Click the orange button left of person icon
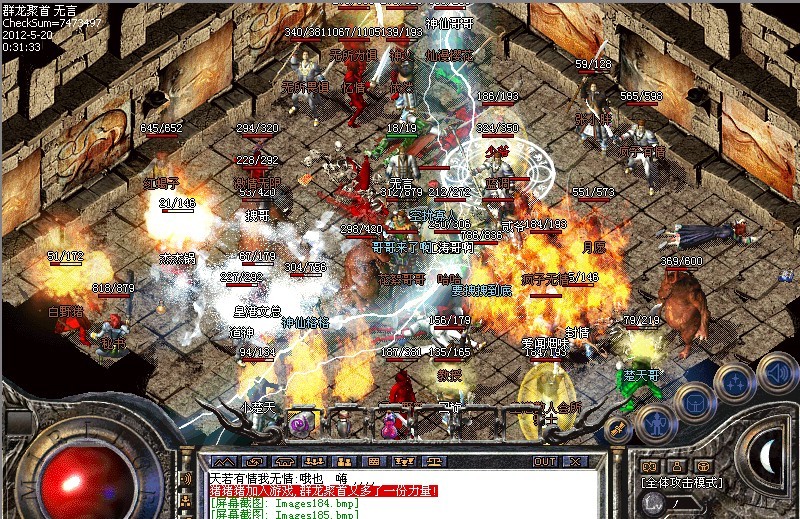800x519 pixels. pos(648,465)
